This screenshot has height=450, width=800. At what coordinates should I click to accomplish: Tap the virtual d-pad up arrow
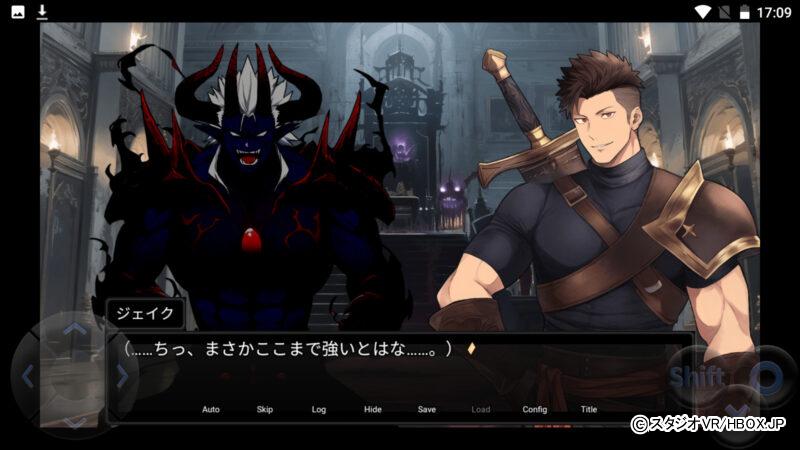[x=75, y=329]
